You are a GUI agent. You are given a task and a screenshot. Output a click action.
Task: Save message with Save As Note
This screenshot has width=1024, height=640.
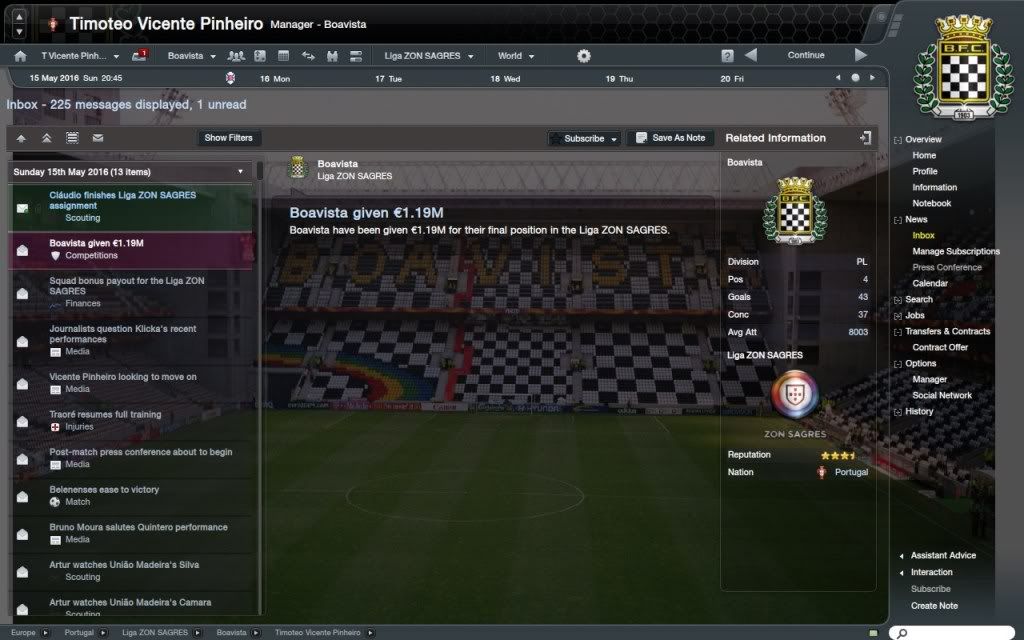[669, 138]
